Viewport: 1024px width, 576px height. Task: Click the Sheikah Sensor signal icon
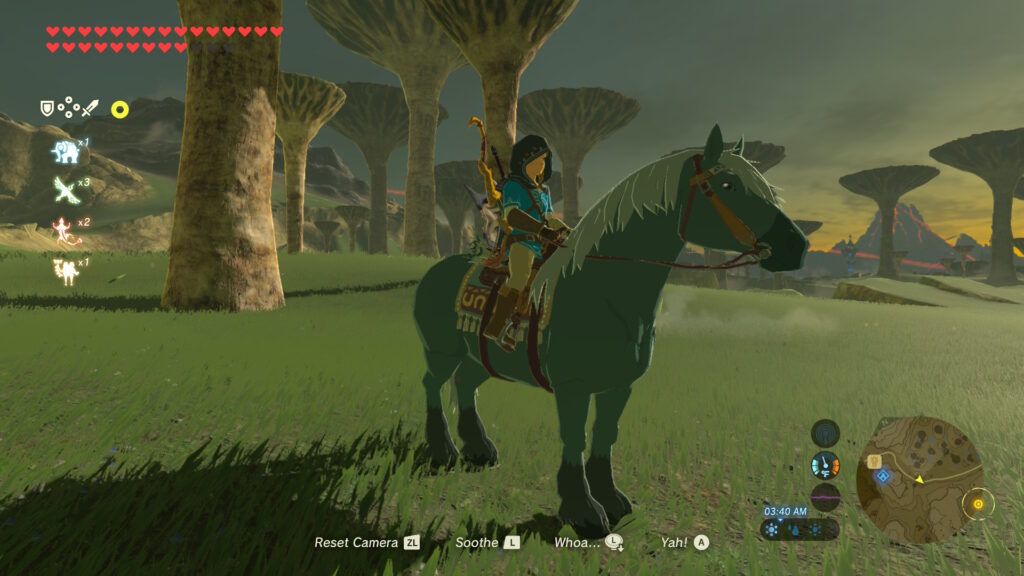[825, 433]
